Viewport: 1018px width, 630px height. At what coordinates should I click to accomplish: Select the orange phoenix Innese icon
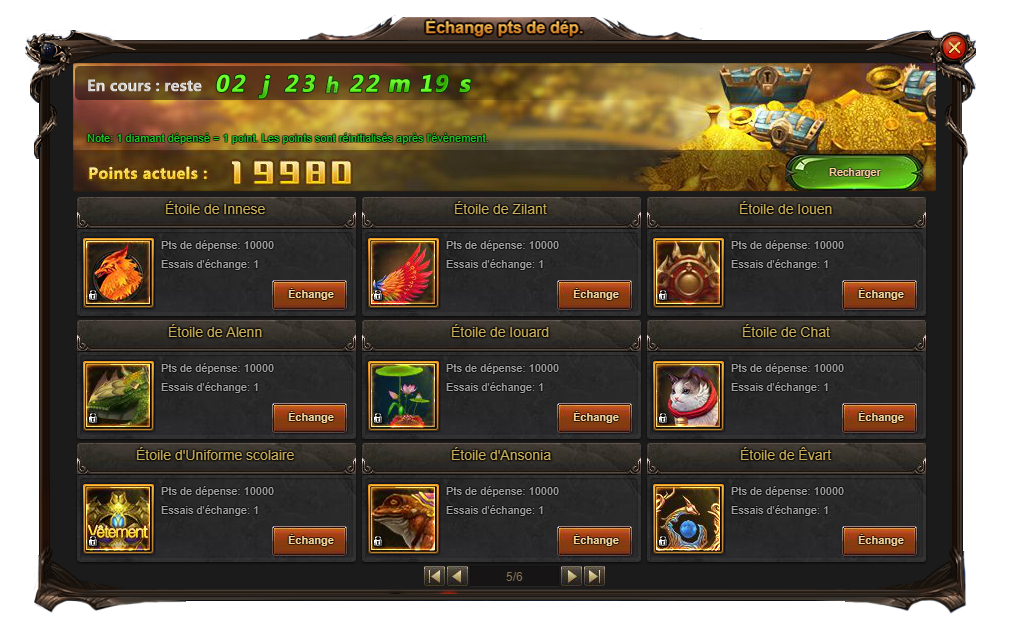click(x=118, y=272)
